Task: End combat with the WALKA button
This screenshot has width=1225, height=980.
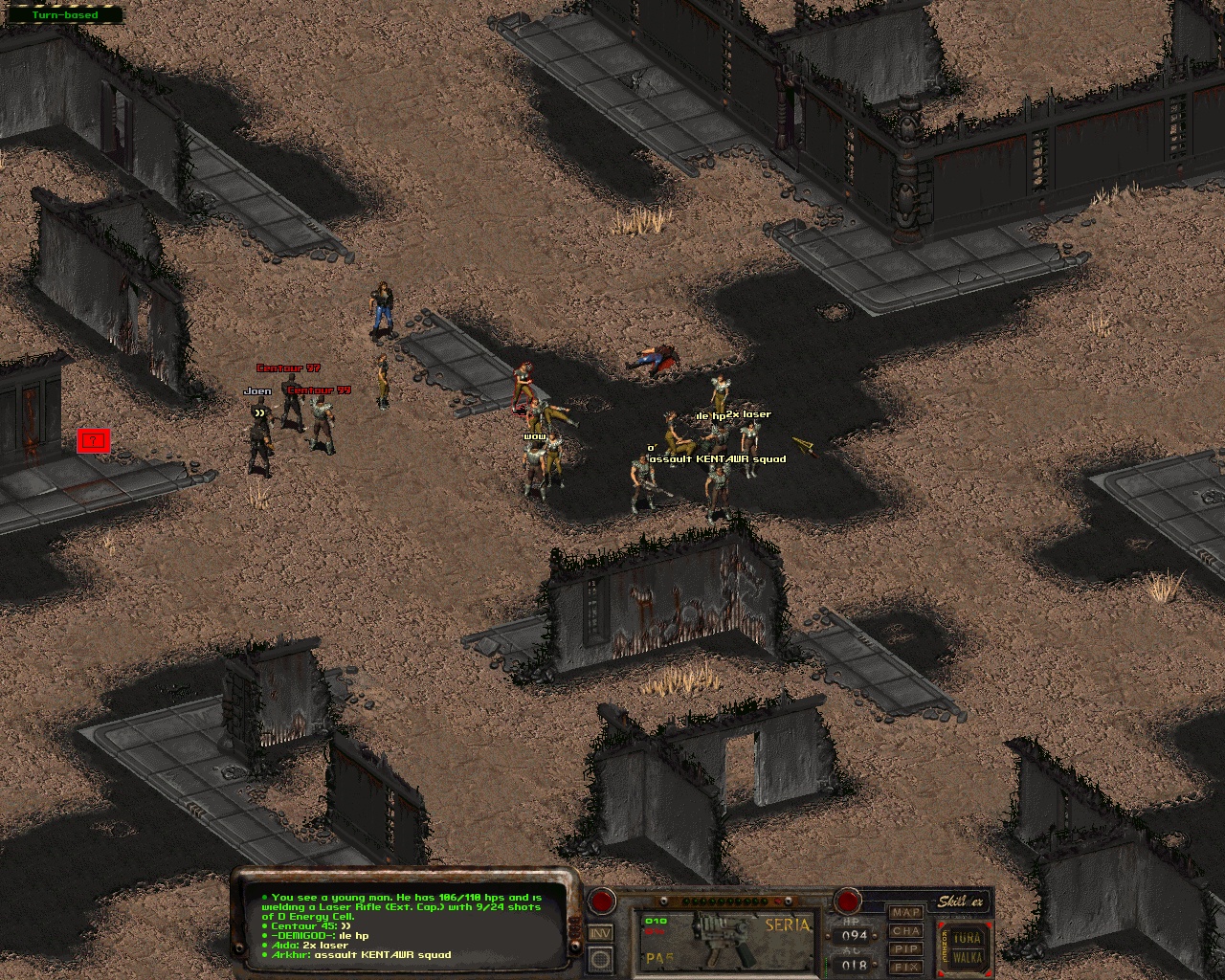Action: tap(968, 958)
